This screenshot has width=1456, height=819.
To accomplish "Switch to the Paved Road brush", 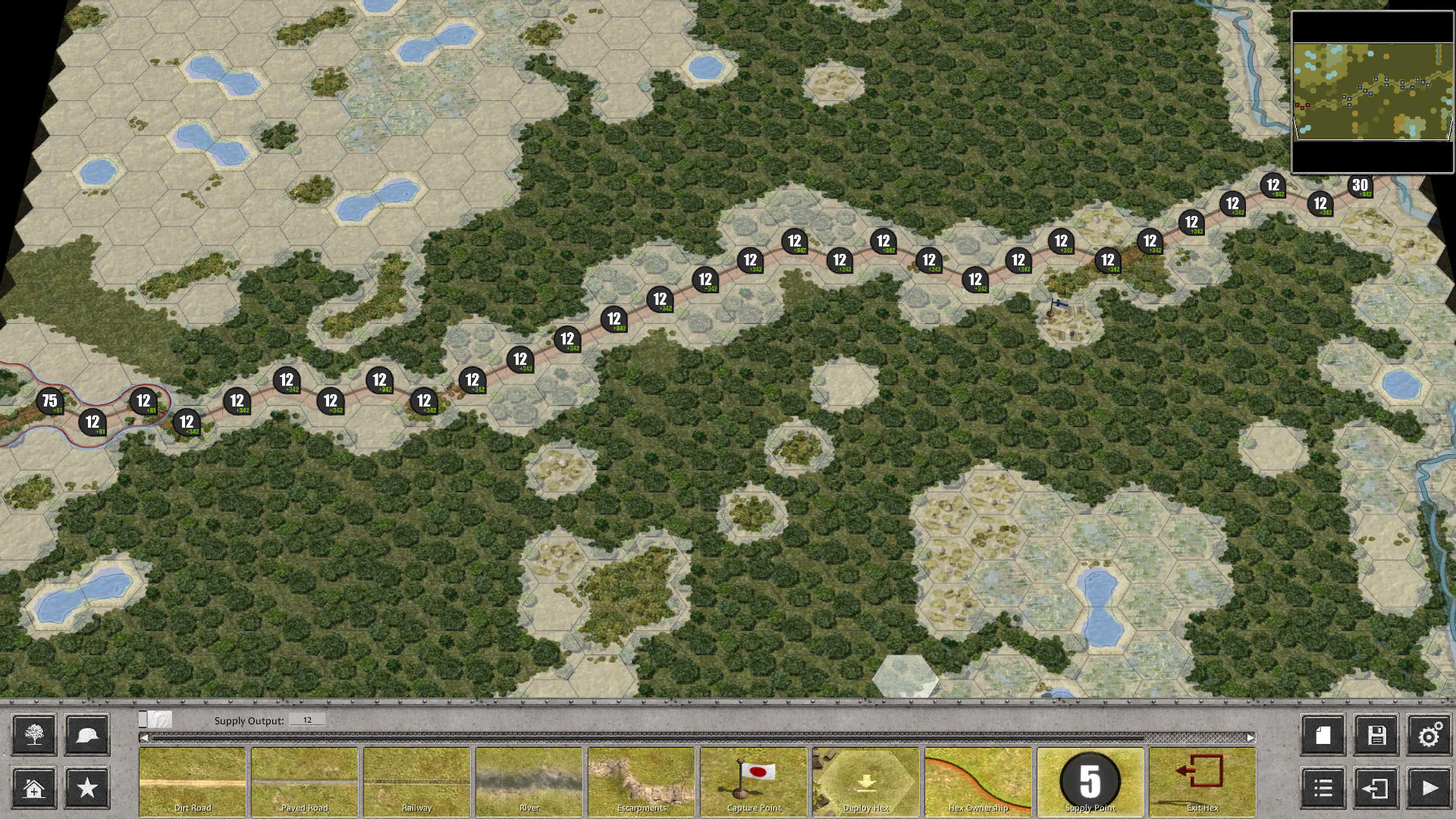I will (x=304, y=781).
